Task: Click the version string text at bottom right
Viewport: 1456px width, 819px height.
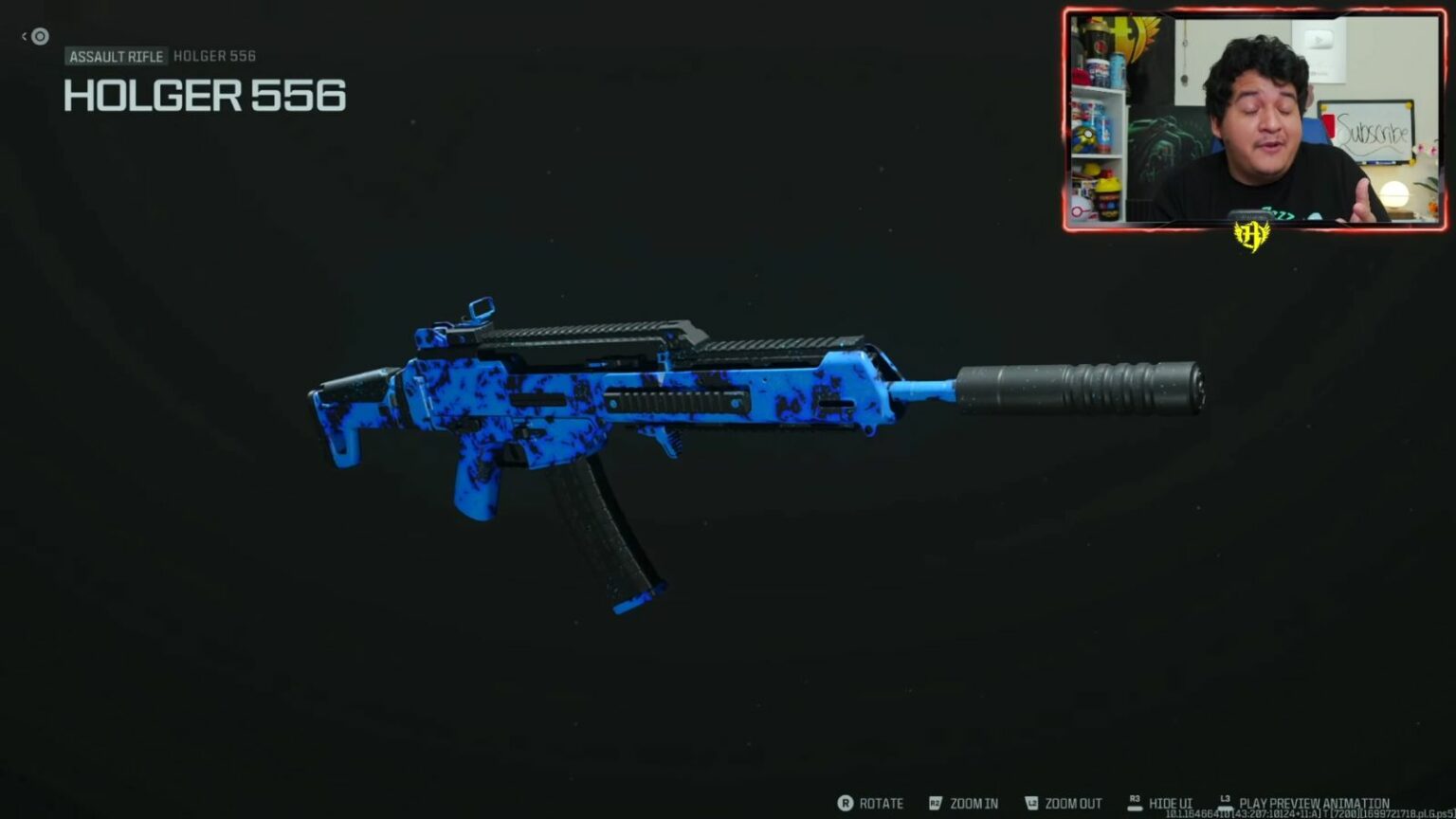Action: [1311, 812]
